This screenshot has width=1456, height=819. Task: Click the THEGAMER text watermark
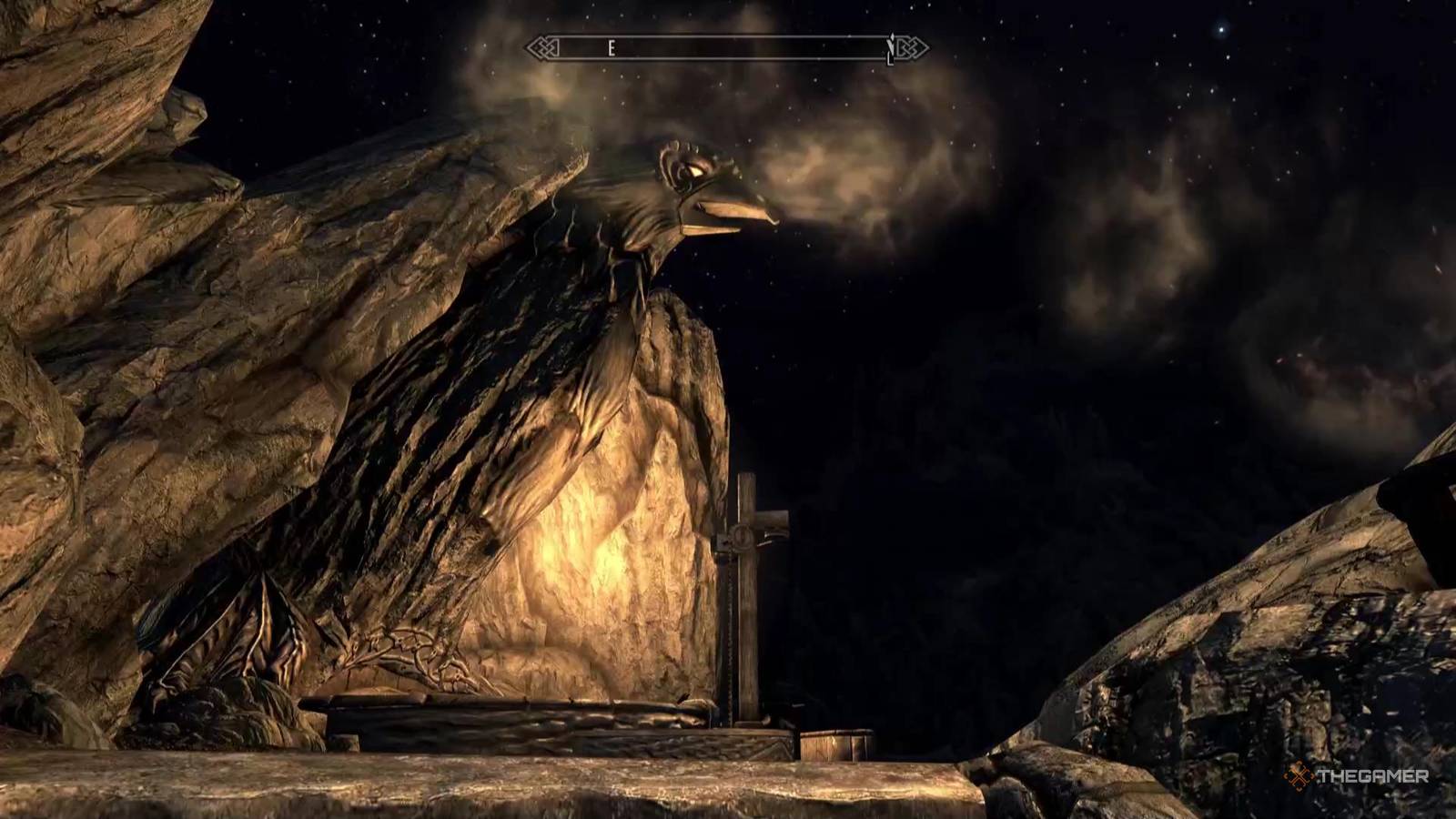[1372, 775]
